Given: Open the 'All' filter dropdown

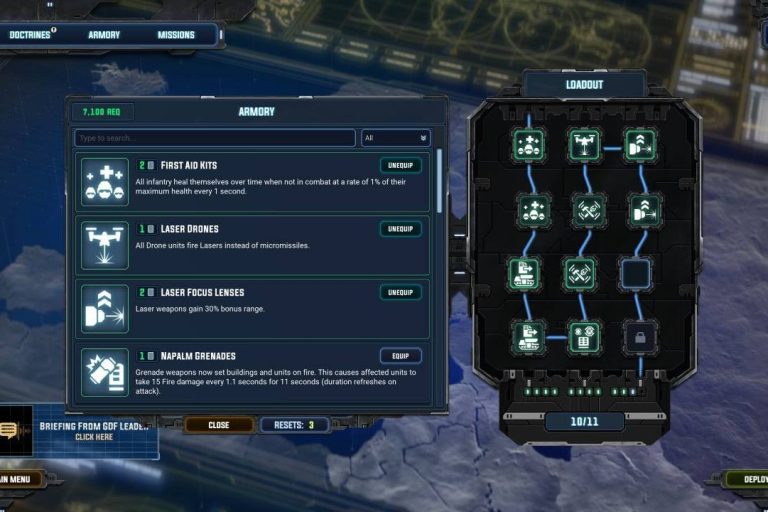Looking at the screenshot, I should 396,138.
